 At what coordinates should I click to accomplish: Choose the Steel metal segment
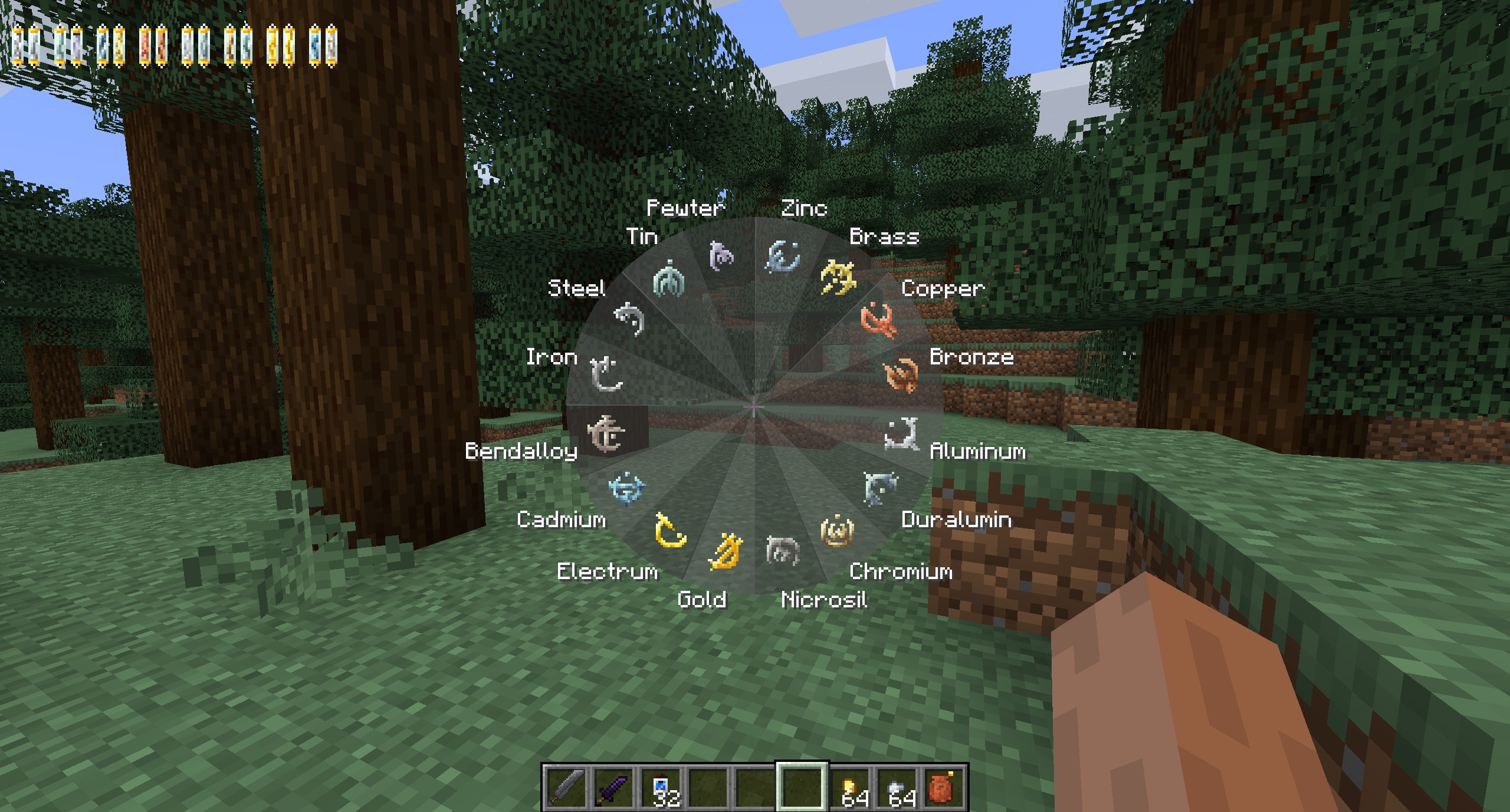point(629,319)
